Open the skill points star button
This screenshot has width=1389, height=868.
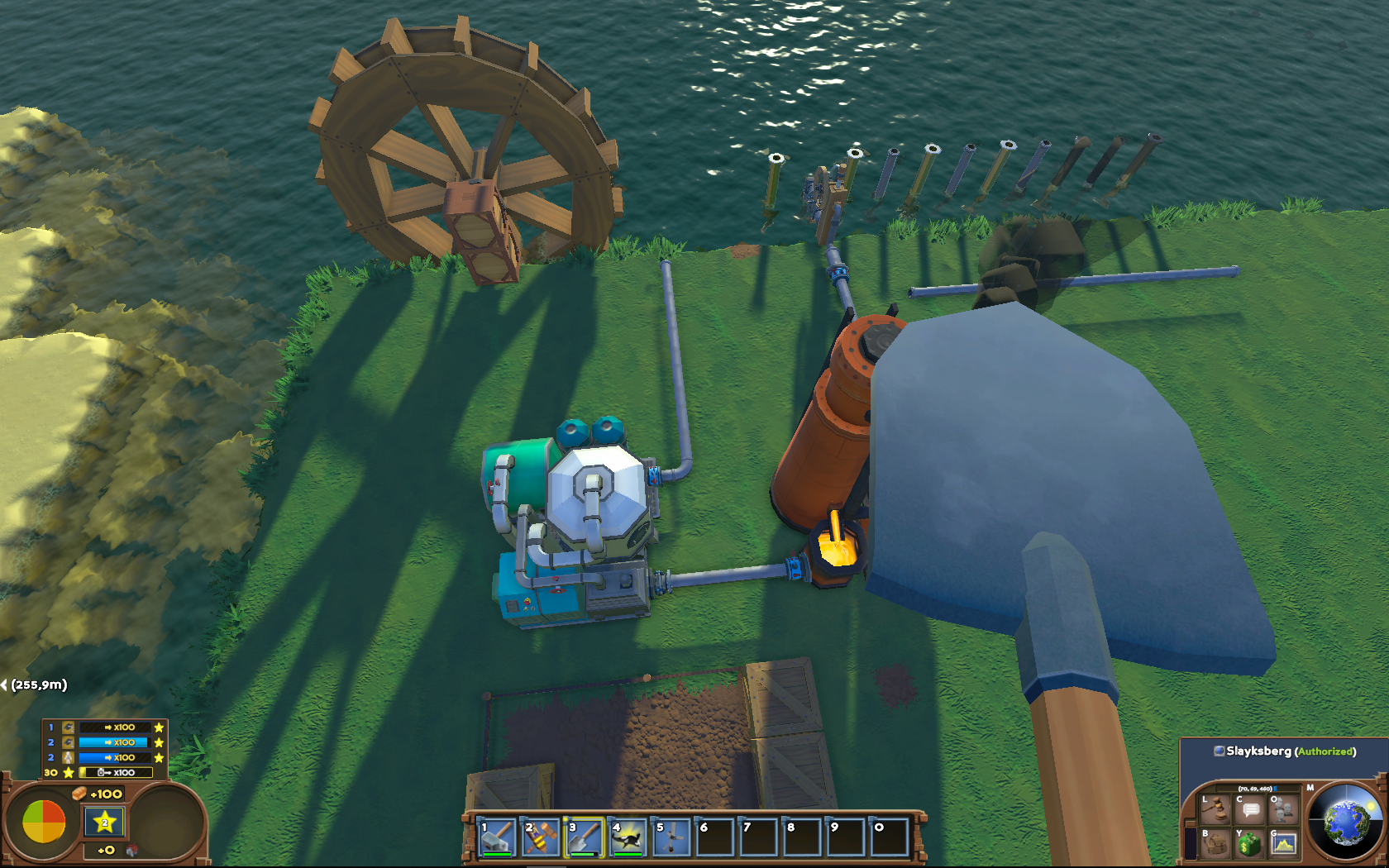104,822
